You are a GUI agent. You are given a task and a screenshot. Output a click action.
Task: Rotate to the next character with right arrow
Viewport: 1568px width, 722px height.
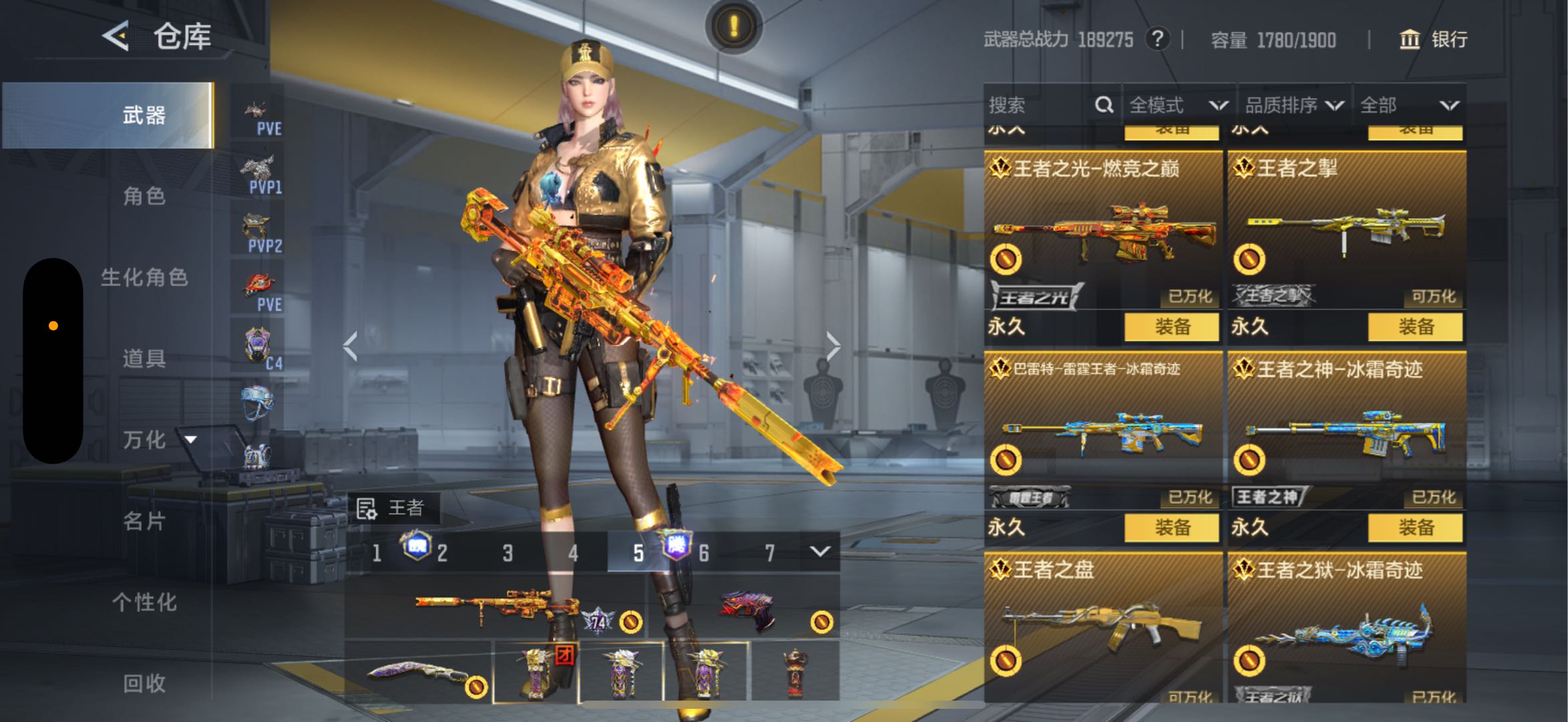832,346
